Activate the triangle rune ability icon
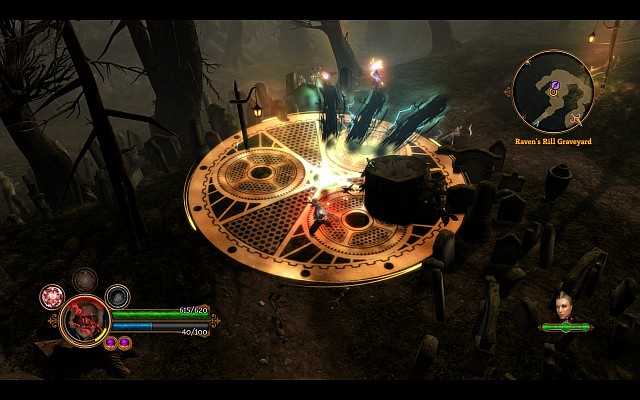 point(84,280)
